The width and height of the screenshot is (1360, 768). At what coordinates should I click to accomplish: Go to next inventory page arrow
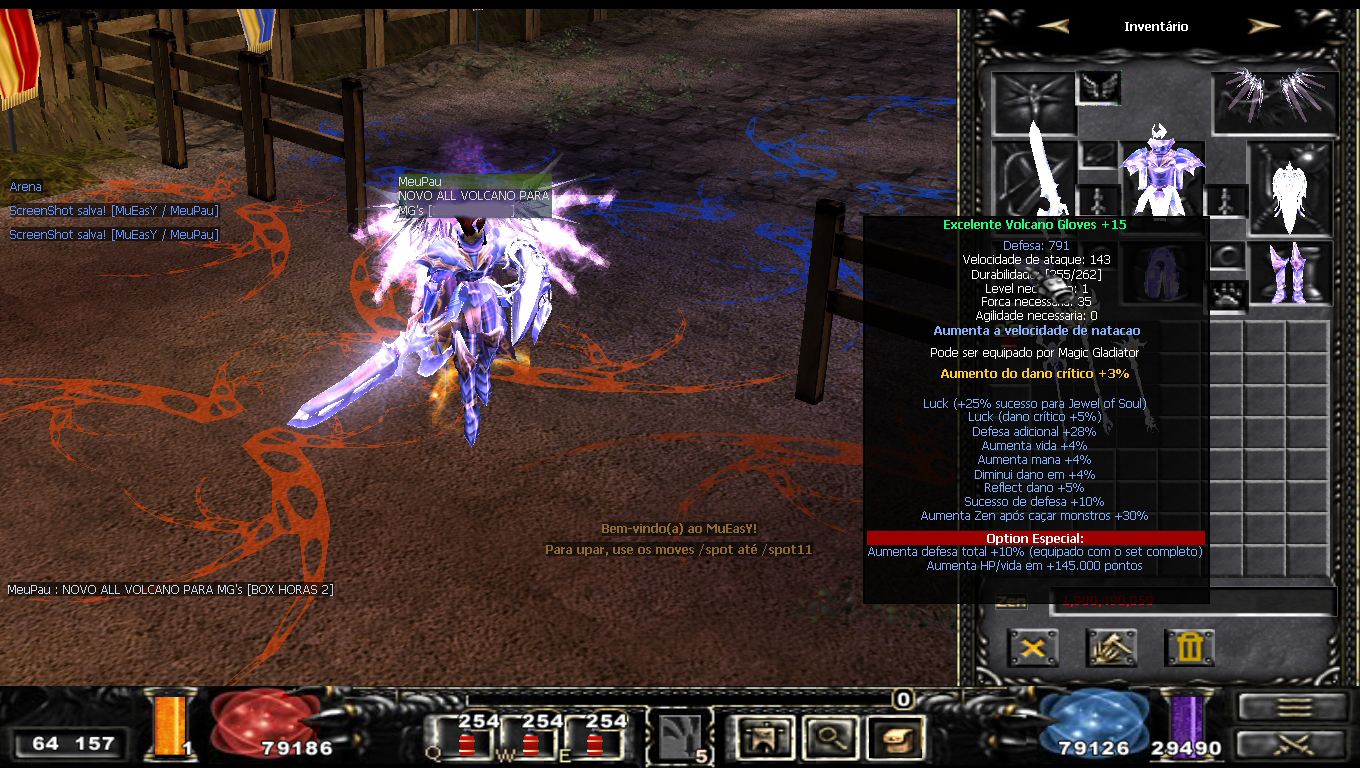(1264, 27)
